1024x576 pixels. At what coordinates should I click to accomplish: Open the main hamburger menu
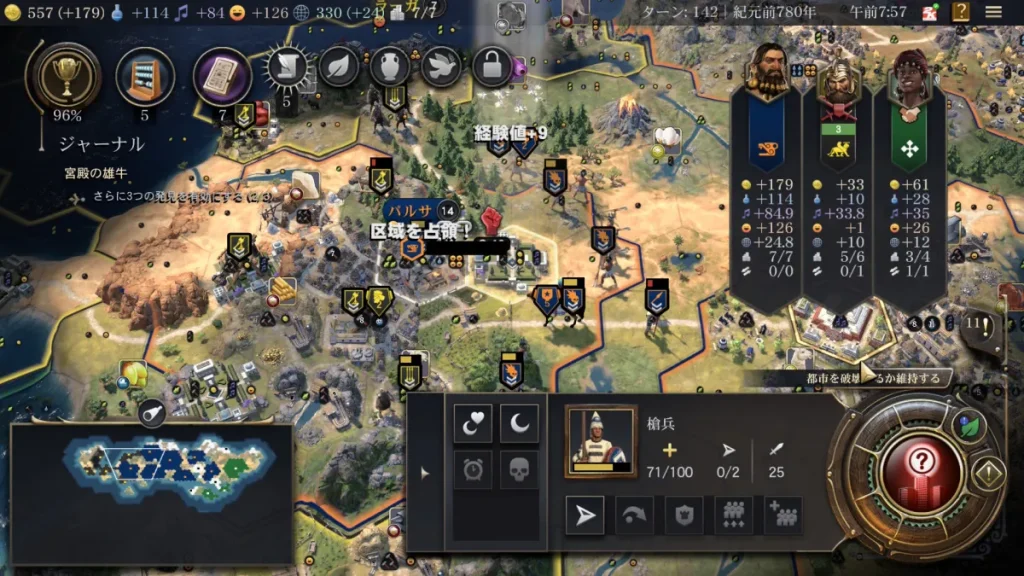[x=994, y=12]
